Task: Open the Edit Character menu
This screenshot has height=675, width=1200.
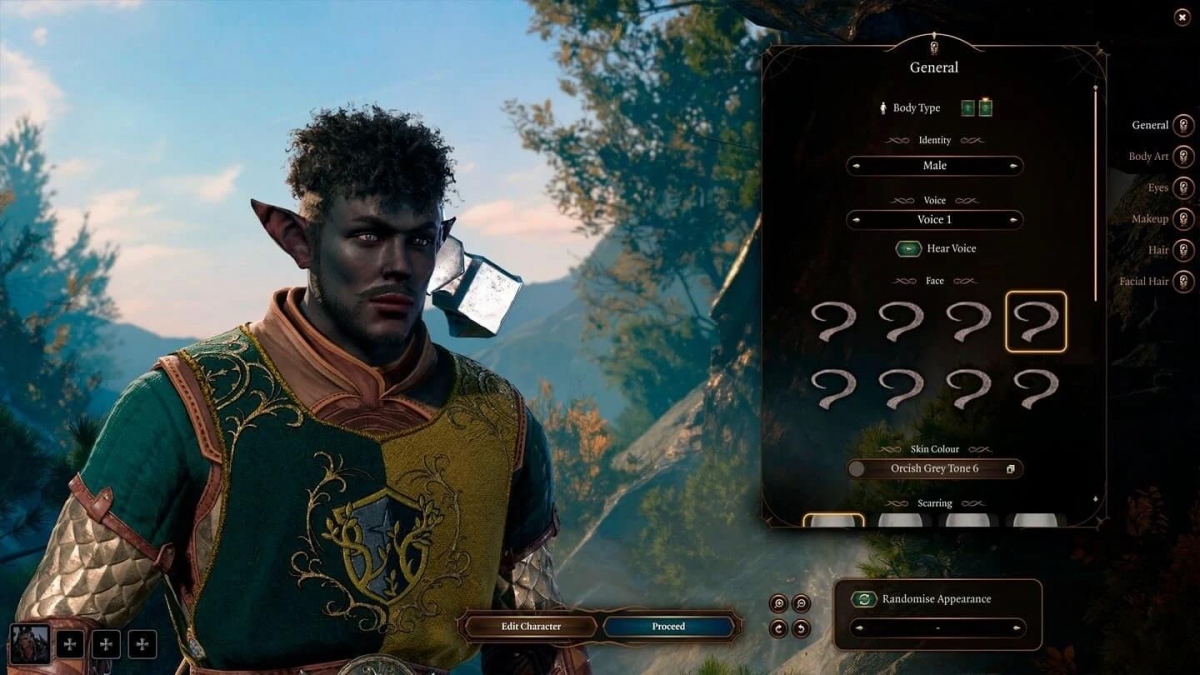Action: tap(531, 627)
